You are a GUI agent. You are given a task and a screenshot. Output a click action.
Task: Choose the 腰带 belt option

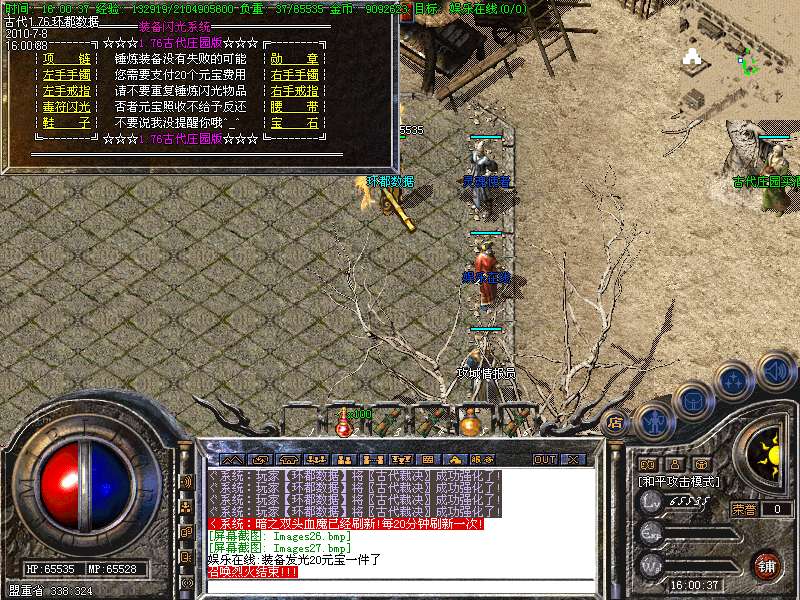coord(294,107)
